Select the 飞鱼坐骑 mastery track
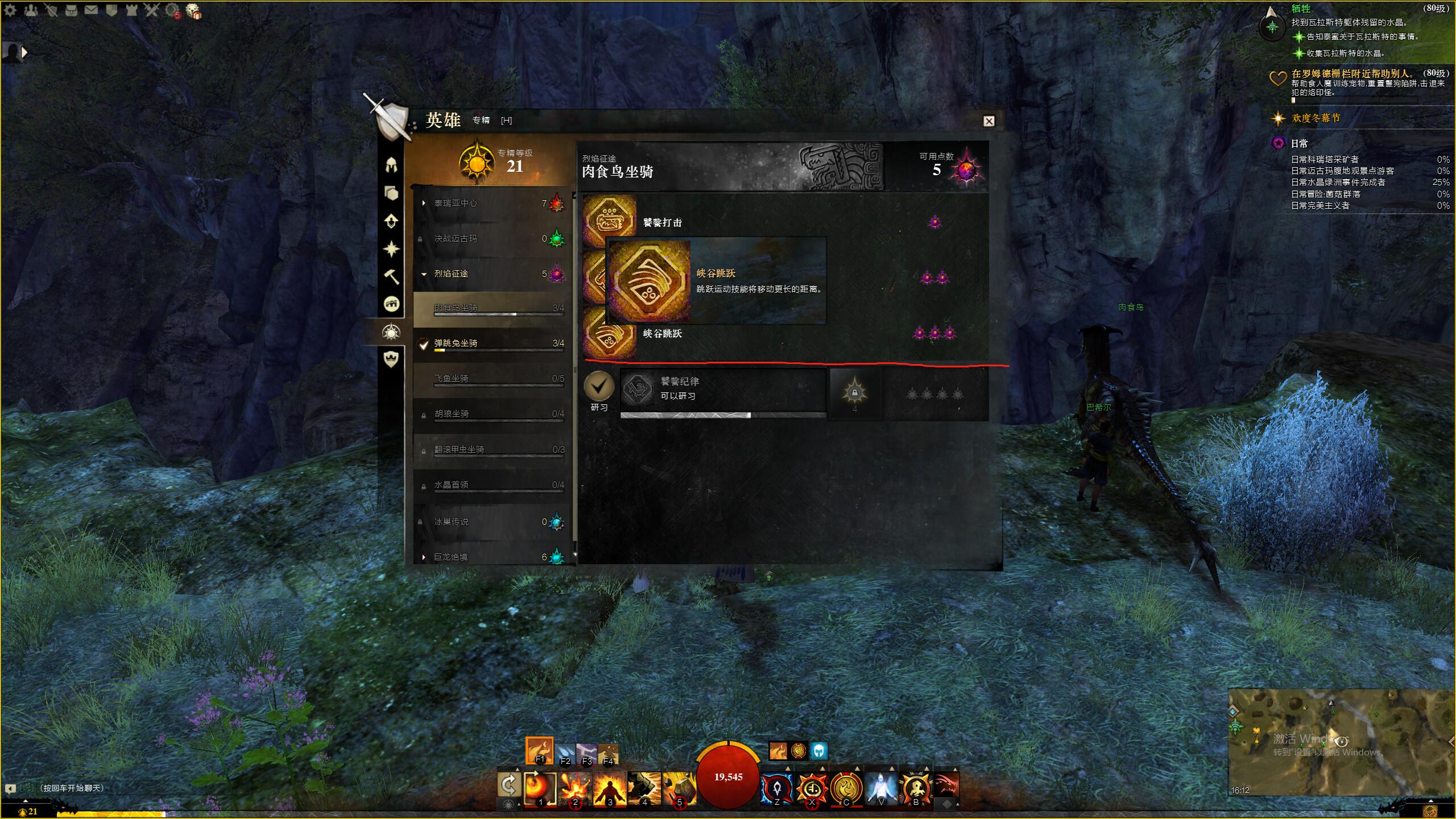This screenshot has height=819, width=1456. (x=451, y=379)
